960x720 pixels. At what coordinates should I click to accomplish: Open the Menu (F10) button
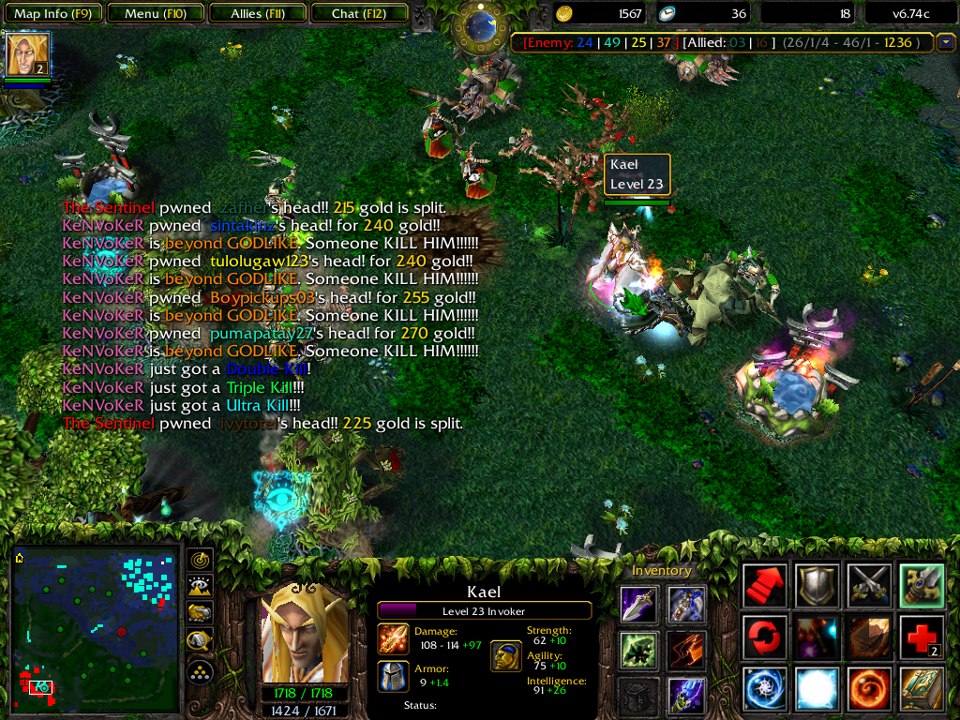[155, 14]
